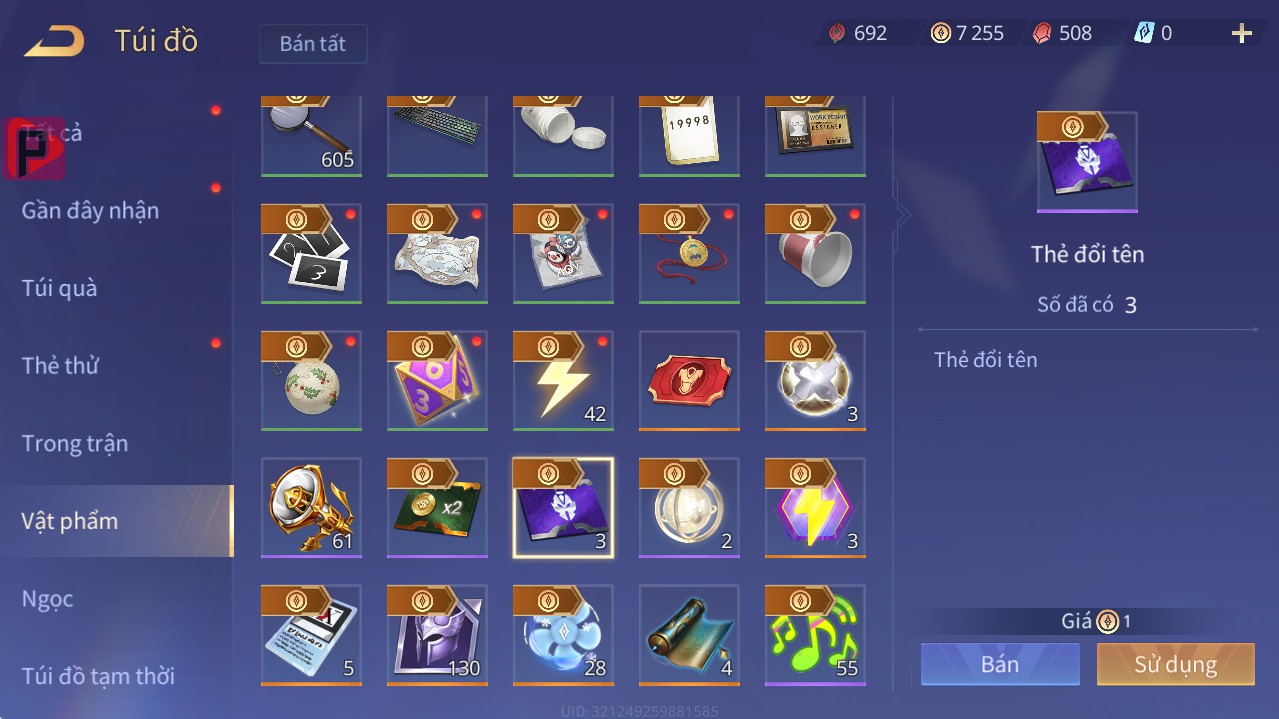Select the Thẻ thử tab
1279x719 pixels.
(60, 366)
